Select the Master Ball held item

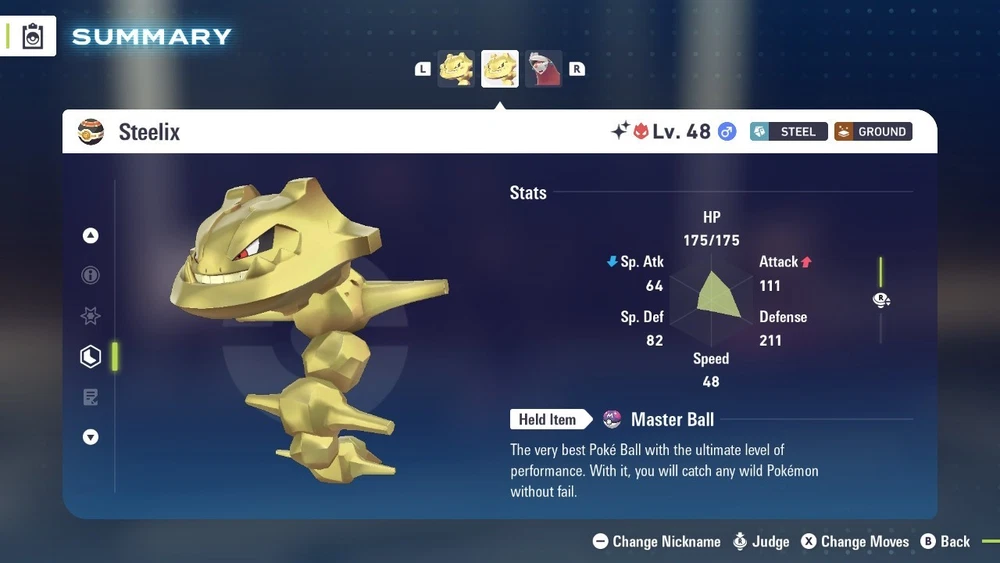[x=660, y=420]
